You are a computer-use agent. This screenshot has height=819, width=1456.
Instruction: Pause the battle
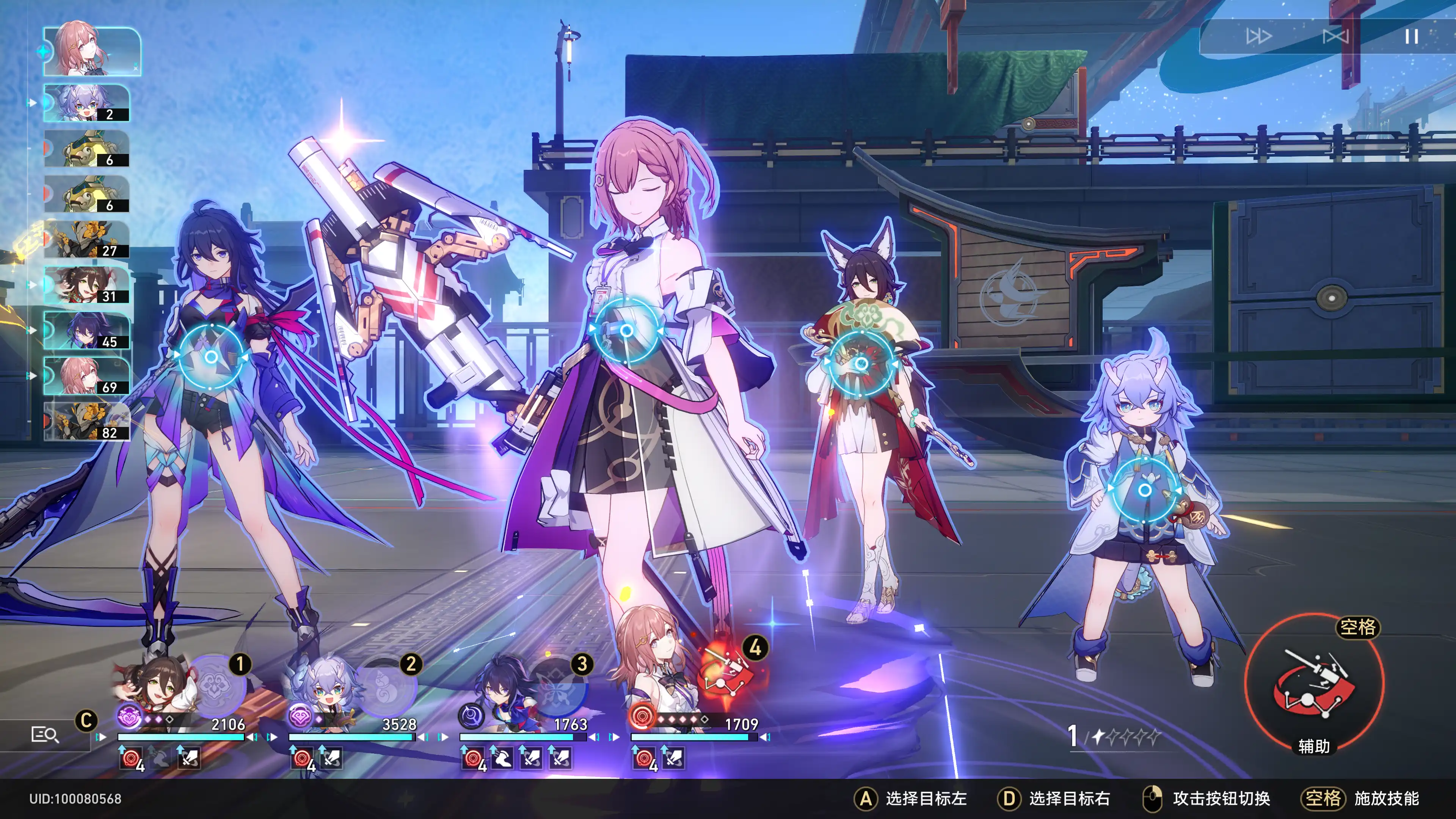(1411, 37)
